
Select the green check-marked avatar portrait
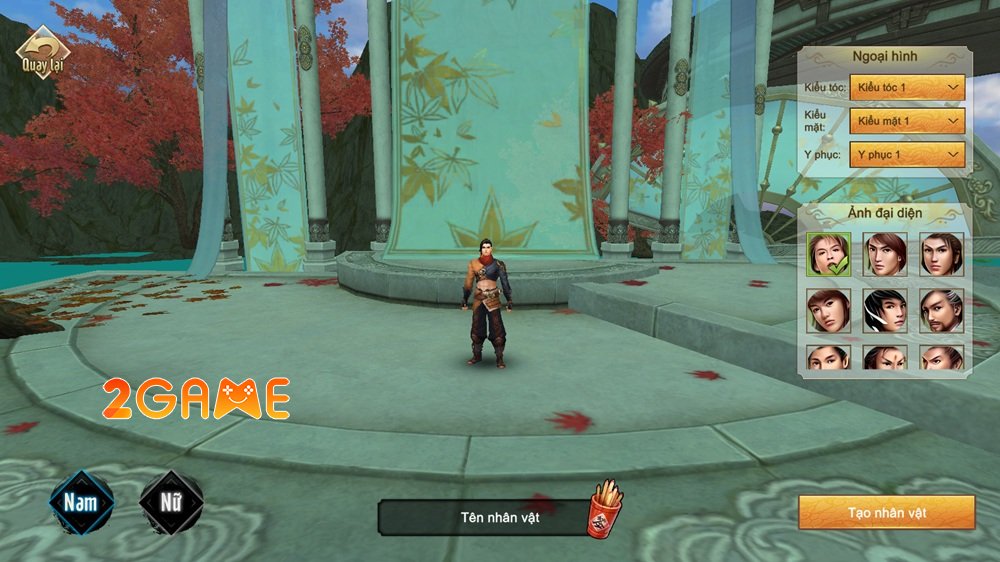coord(829,255)
